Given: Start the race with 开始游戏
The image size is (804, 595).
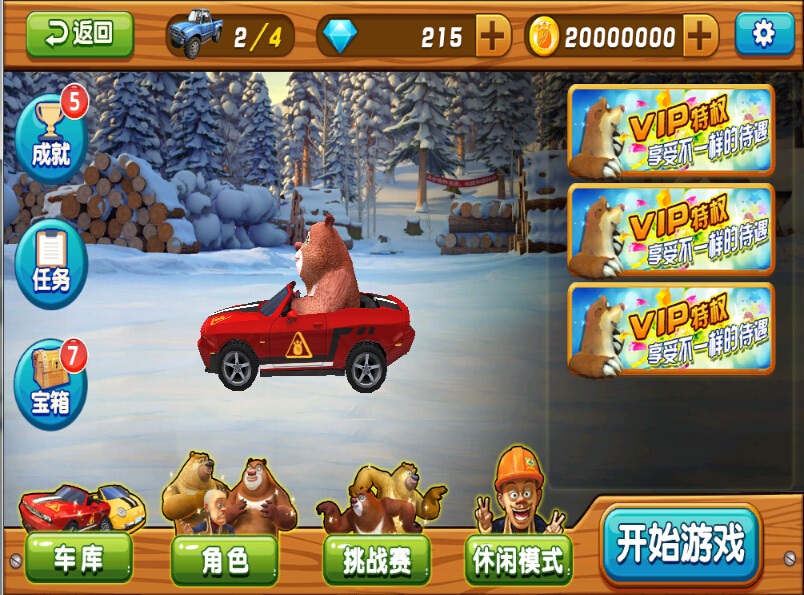Looking at the screenshot, I should click(680, 546).
